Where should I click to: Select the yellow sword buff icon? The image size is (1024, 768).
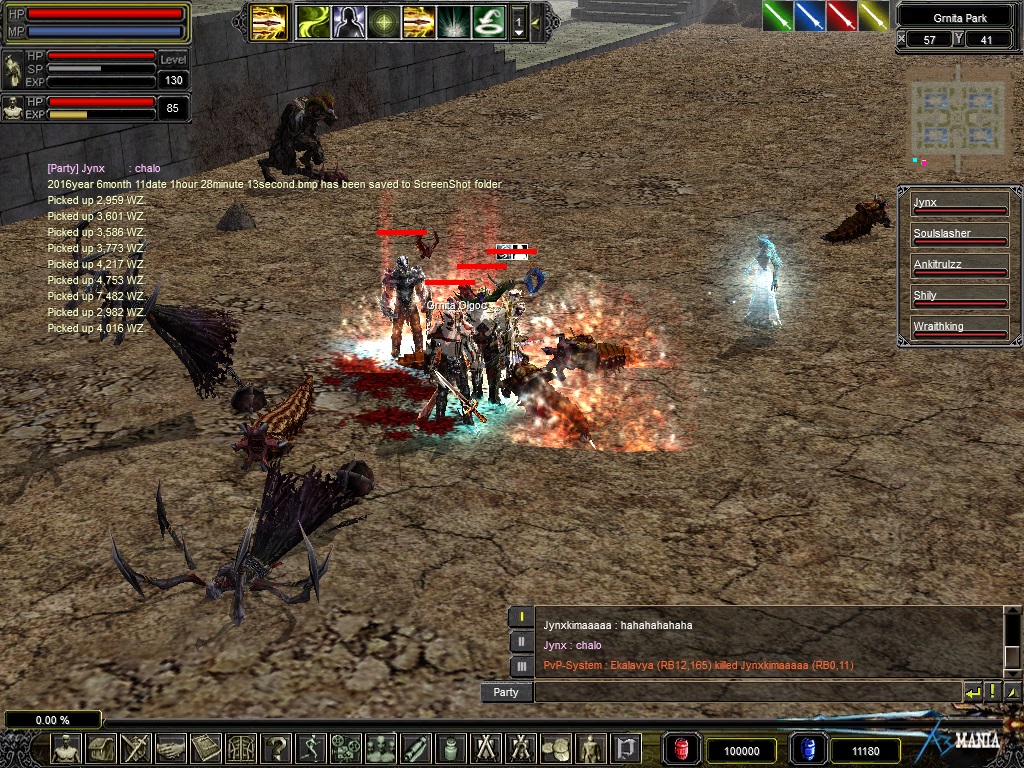873,16
